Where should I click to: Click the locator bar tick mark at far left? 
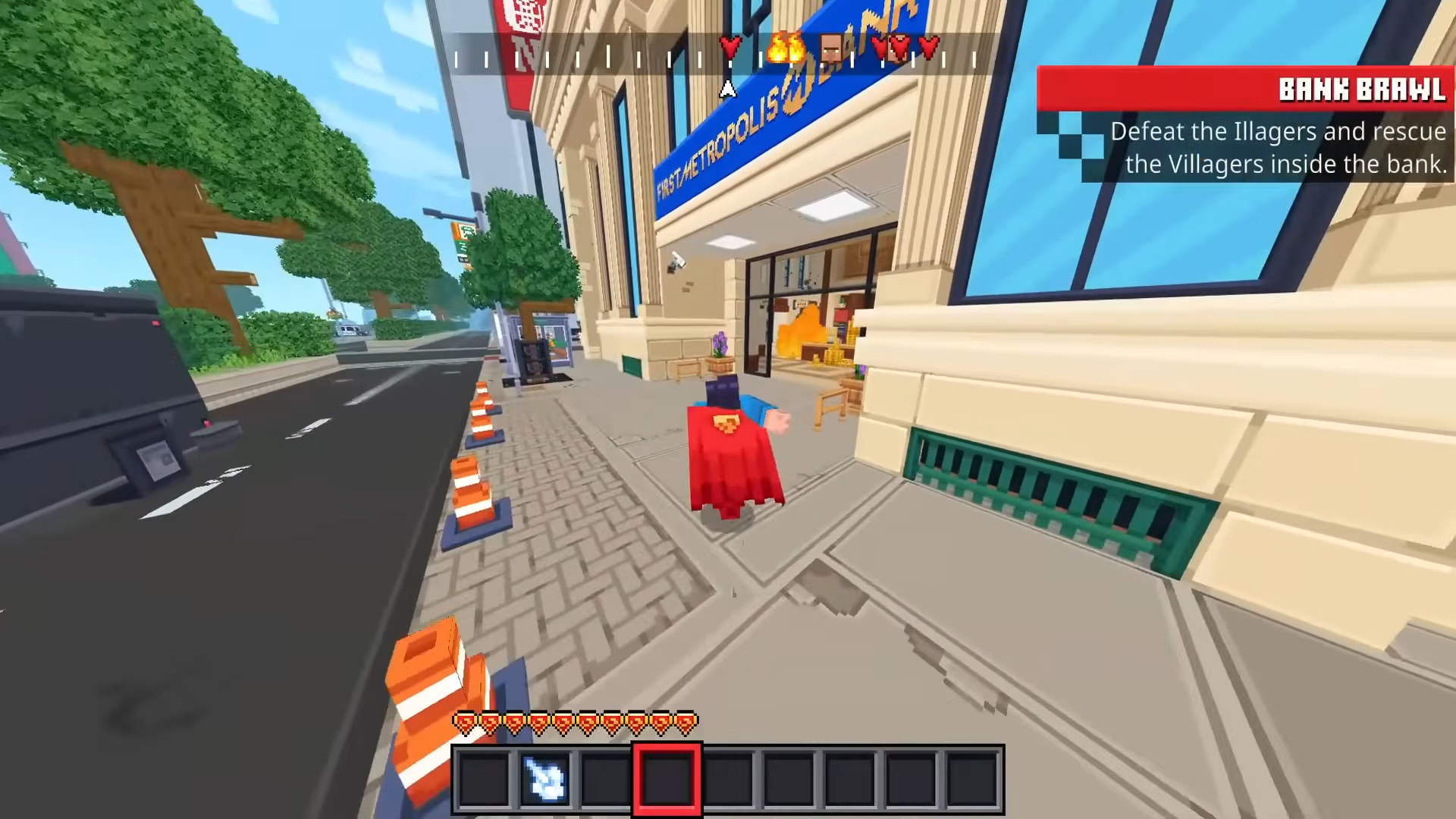point(455,58)
